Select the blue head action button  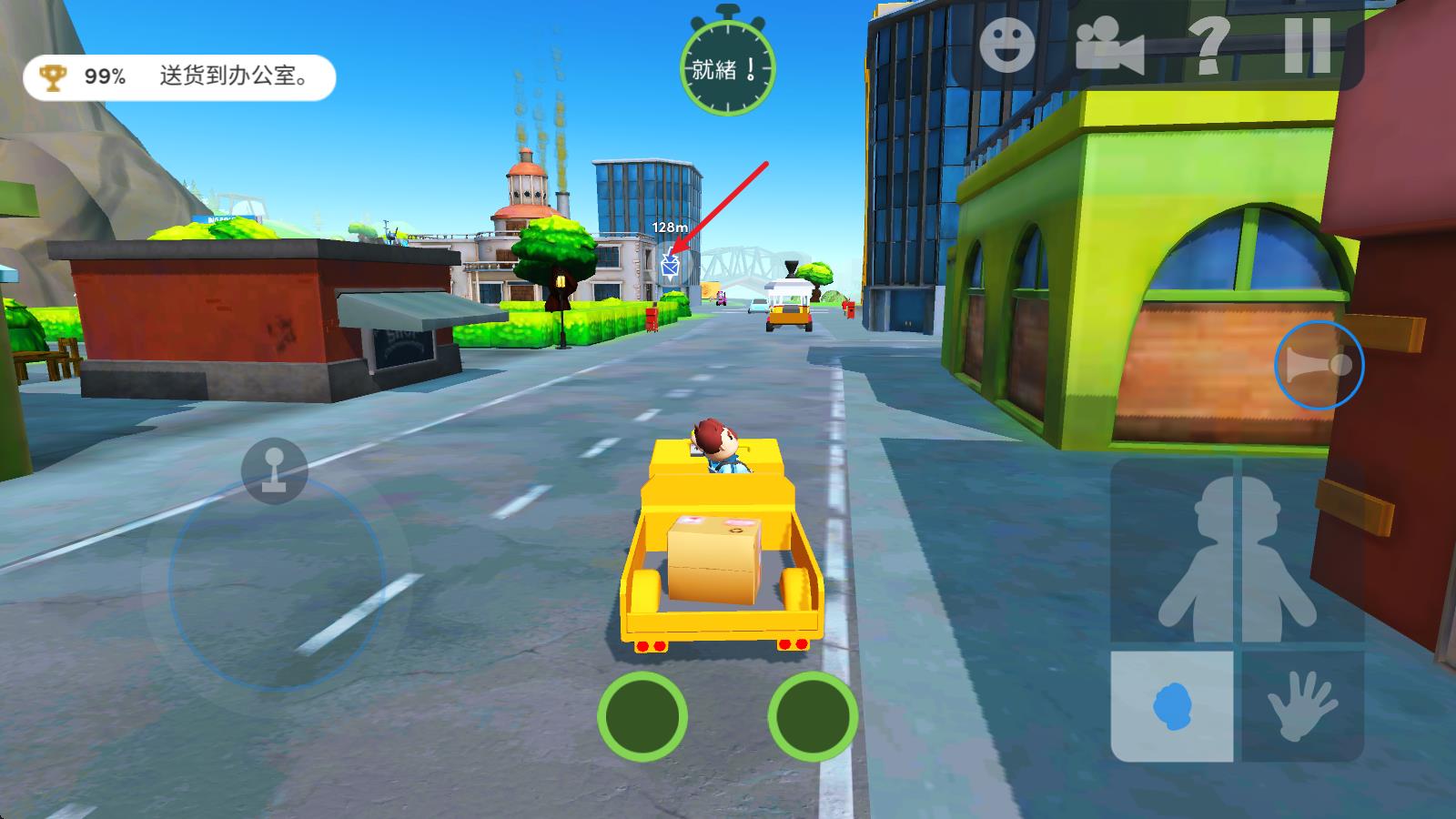coord(1172,706)
